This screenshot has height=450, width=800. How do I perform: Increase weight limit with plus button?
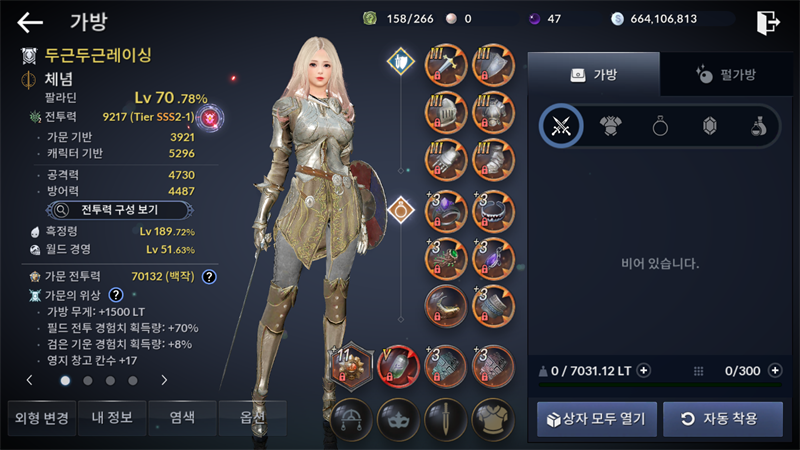point(644,371)
